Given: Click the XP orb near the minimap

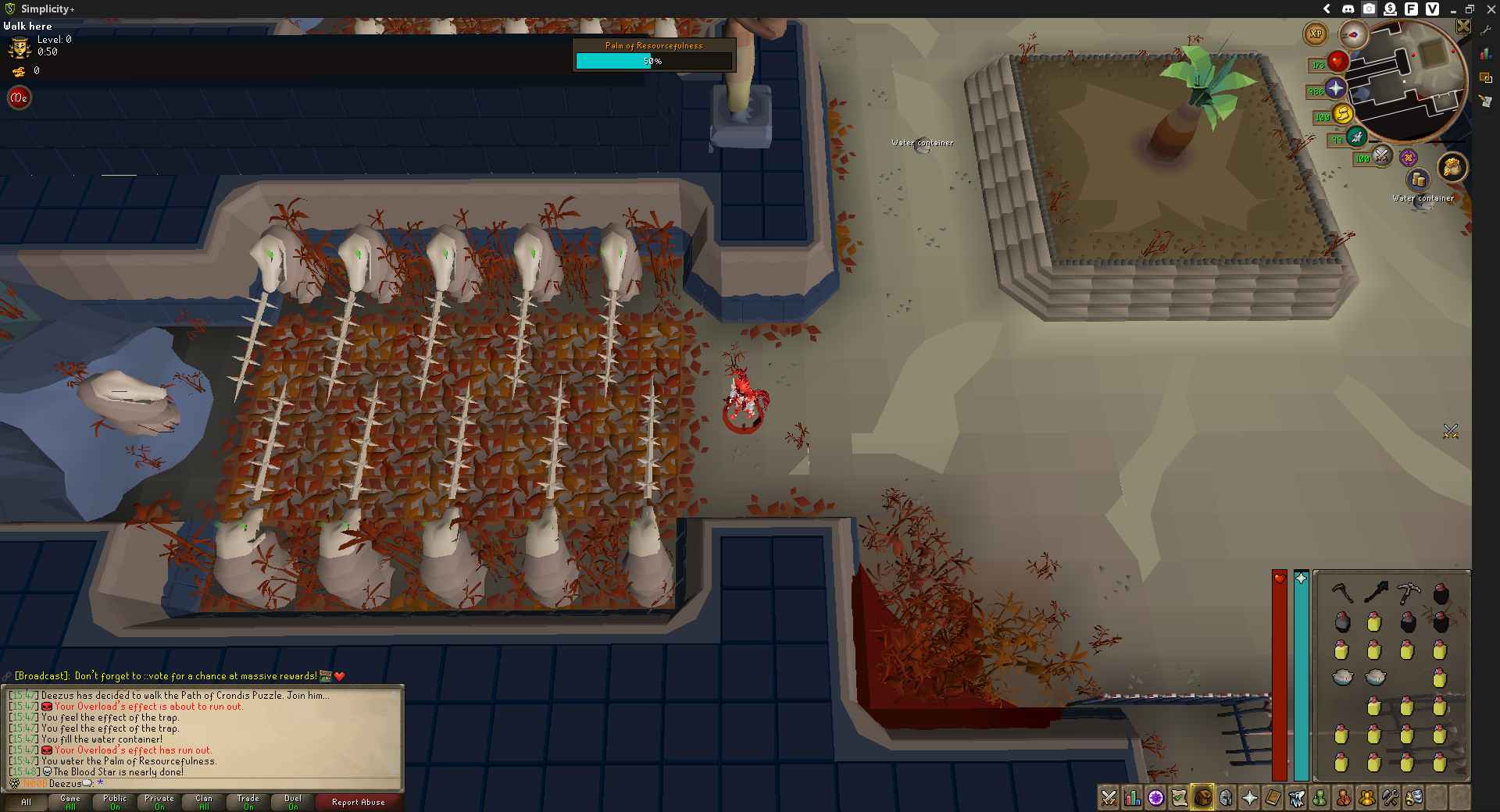Looking at the screenshot, I should (1315, 34).
